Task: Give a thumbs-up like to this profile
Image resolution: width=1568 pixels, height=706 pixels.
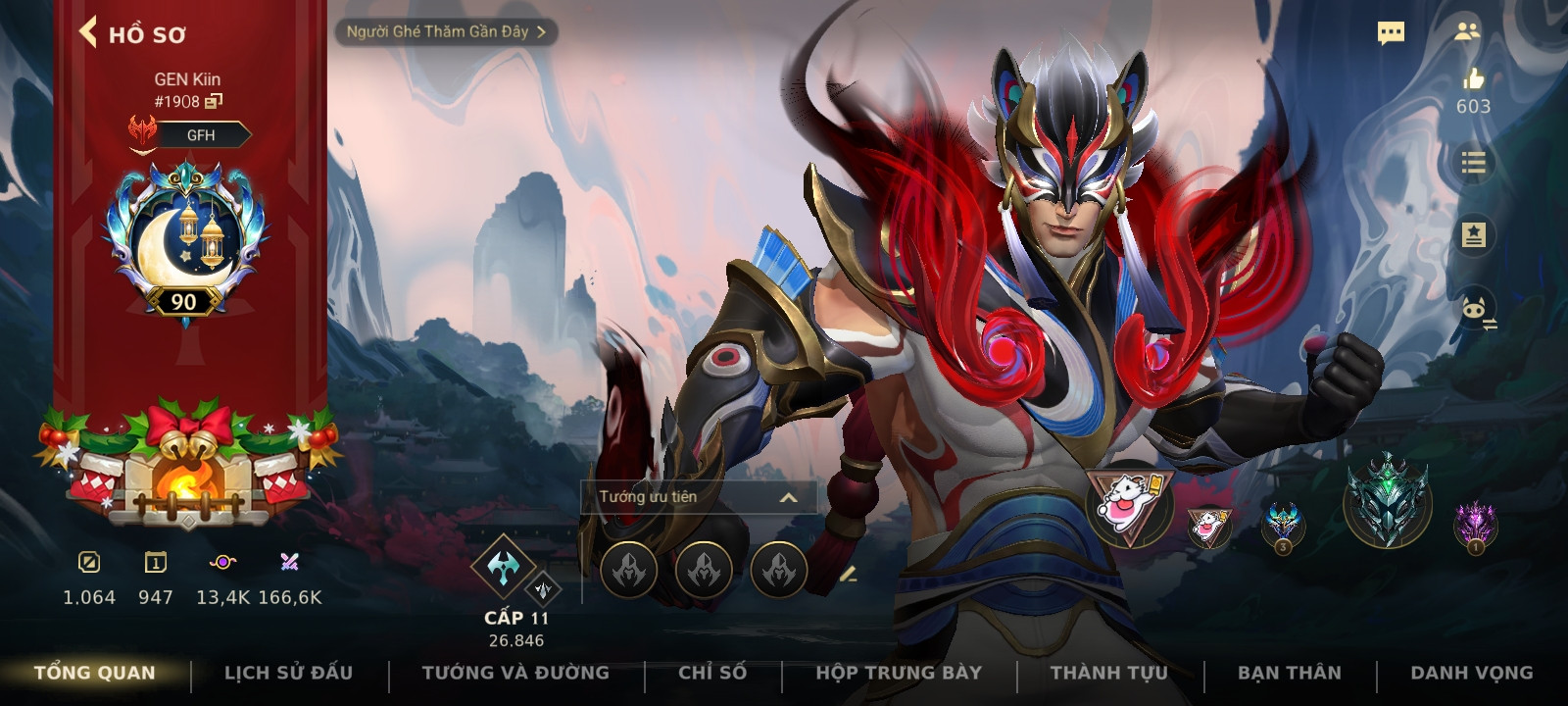Action: (1473, 79)
